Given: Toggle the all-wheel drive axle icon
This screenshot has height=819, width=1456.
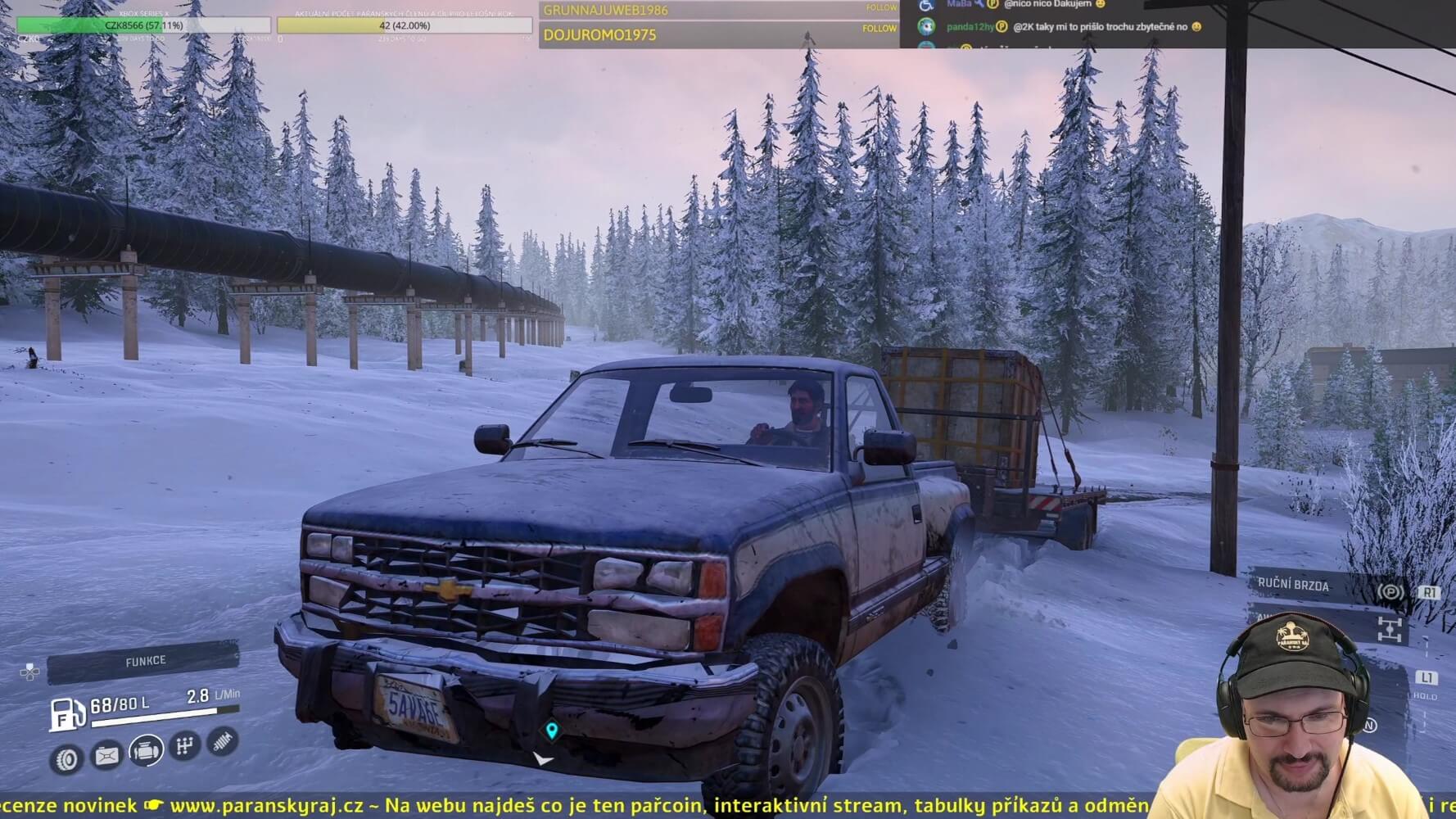Looking at the screenshot, I should (1389, 629).
